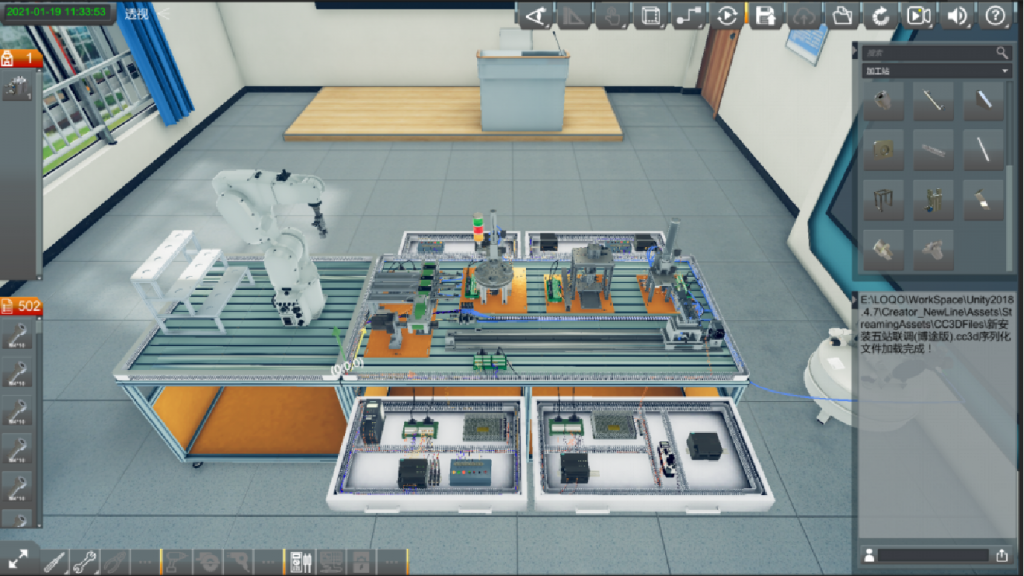
Task: Click the chat text input field
Action: (x=932, y=555)
